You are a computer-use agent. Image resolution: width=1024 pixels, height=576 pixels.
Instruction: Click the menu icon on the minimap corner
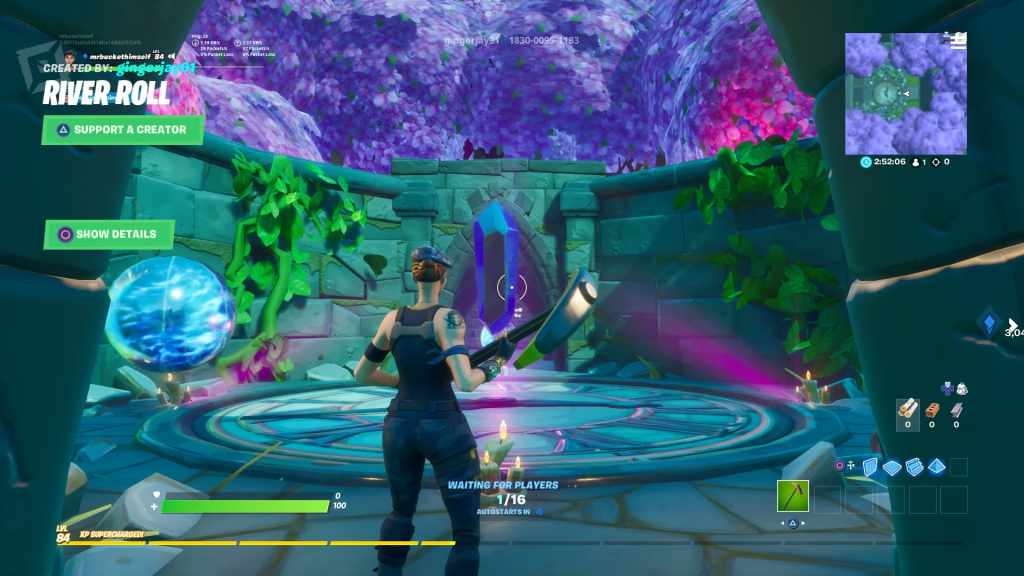tap(959, 40)
